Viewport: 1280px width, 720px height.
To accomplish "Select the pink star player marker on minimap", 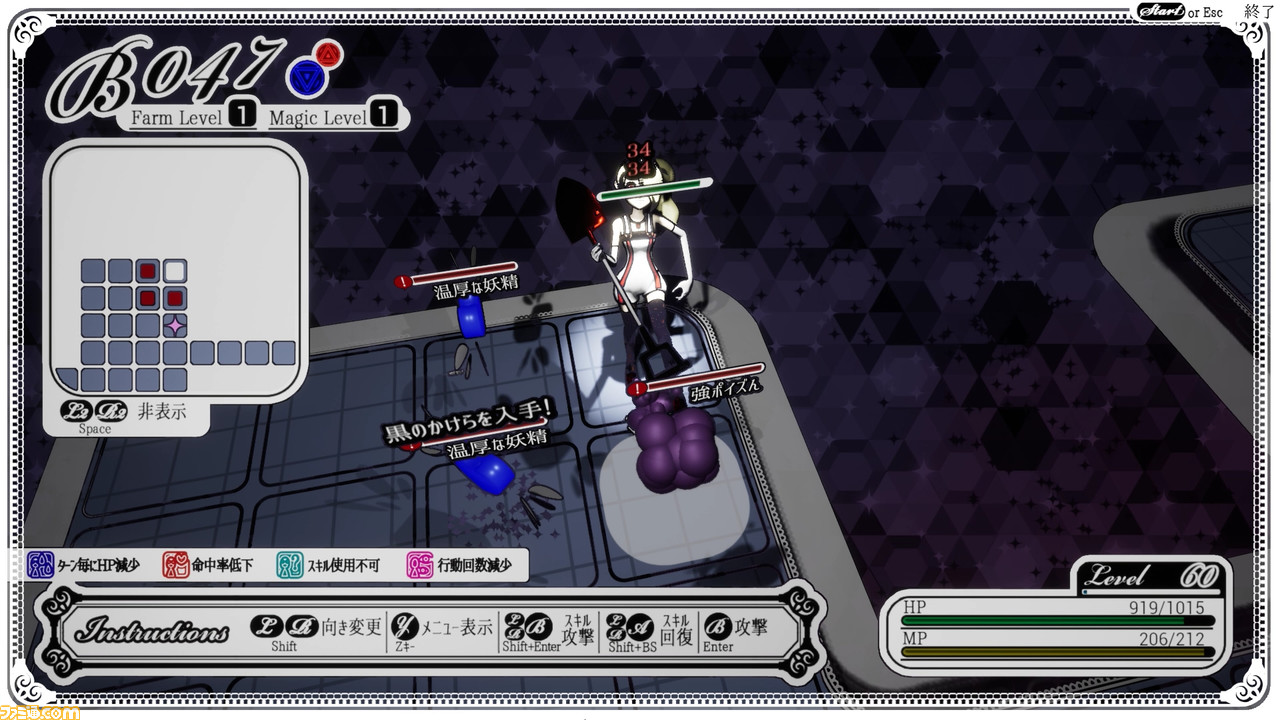I will [175, 325].
